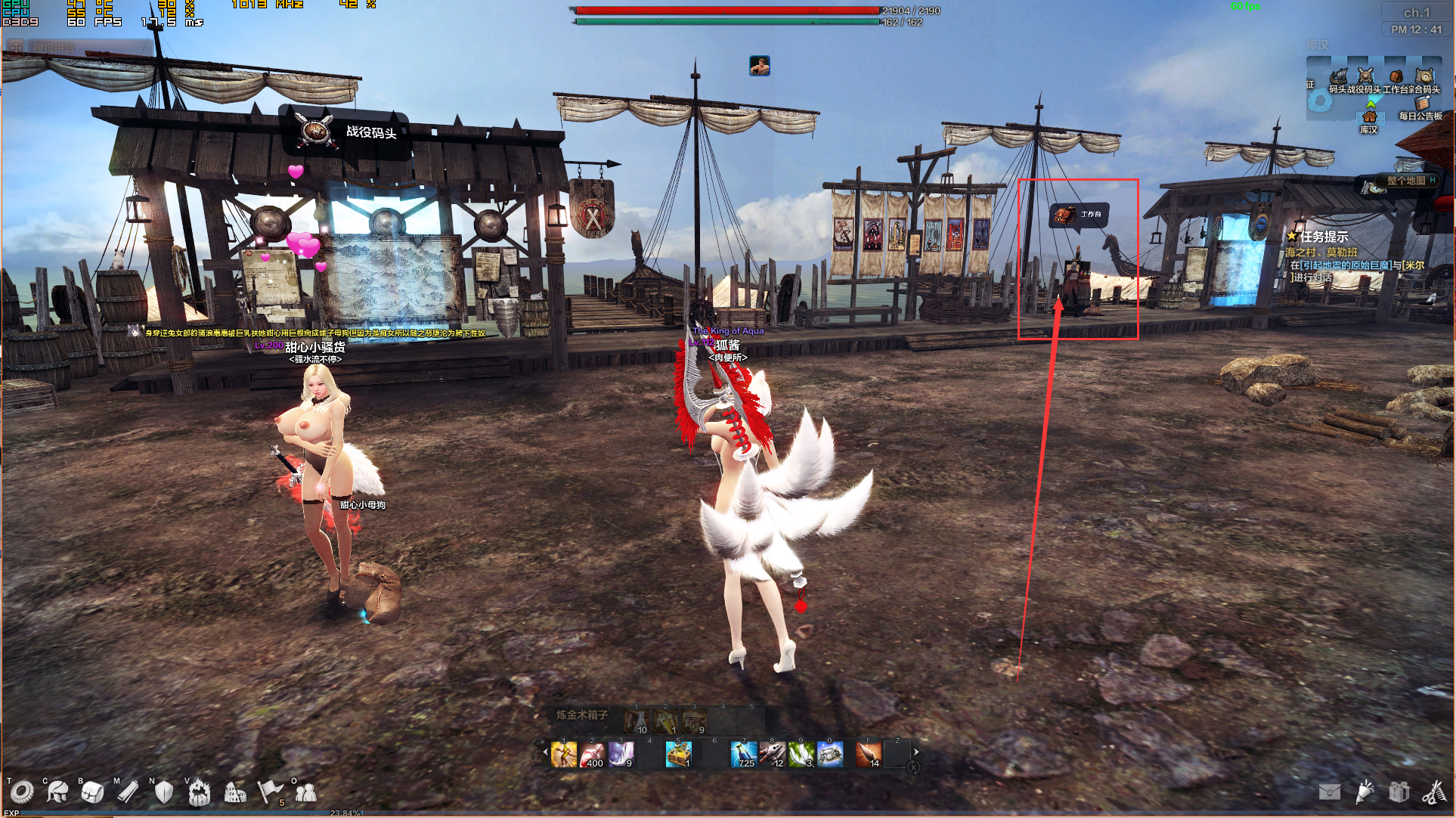Open the backpack inventory icon
Screen dimensions: 1456x818
click(92, 792)
